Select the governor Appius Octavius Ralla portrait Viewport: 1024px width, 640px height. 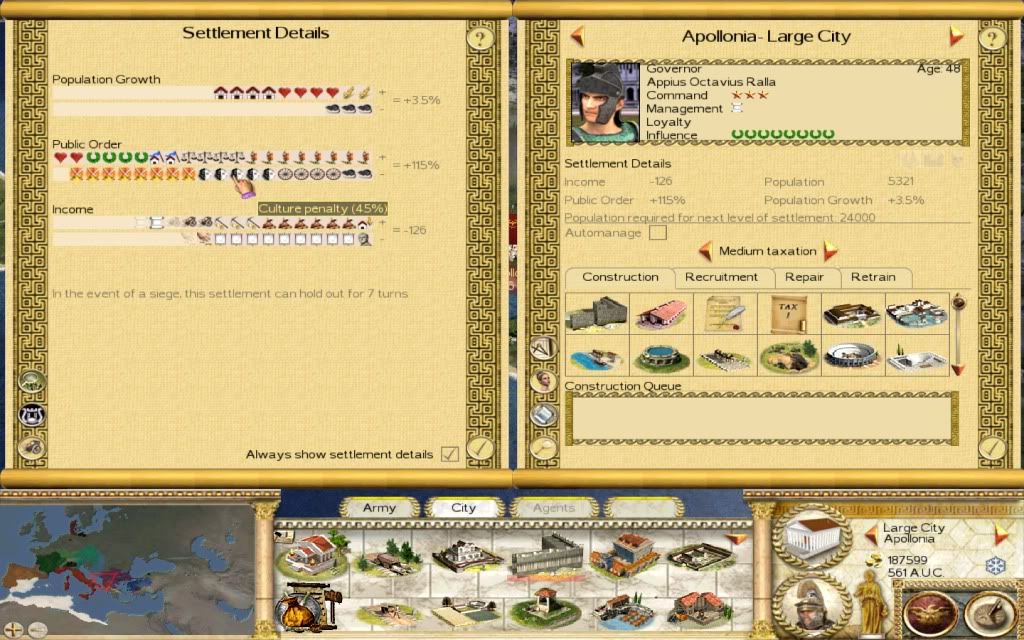click(604, 103)
